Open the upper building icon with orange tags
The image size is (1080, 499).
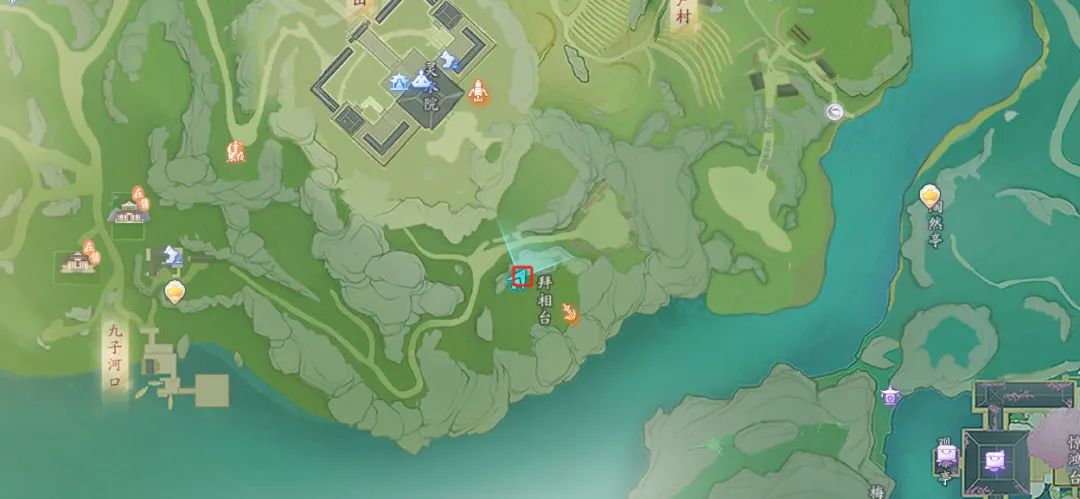point(129,208)
